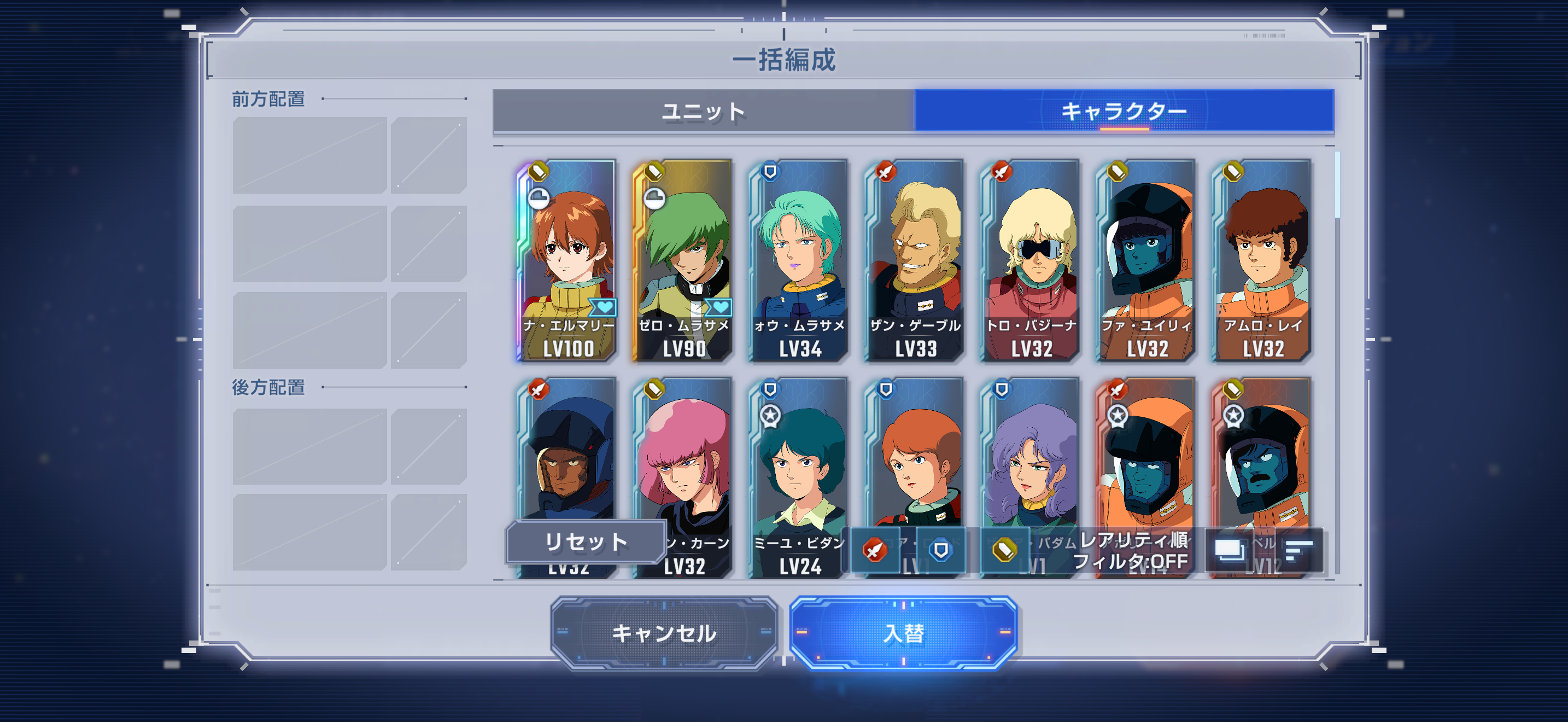This screenshot has width=1568, height=722.
Task: Click the リセット button
Action: [x=586, y=541]
